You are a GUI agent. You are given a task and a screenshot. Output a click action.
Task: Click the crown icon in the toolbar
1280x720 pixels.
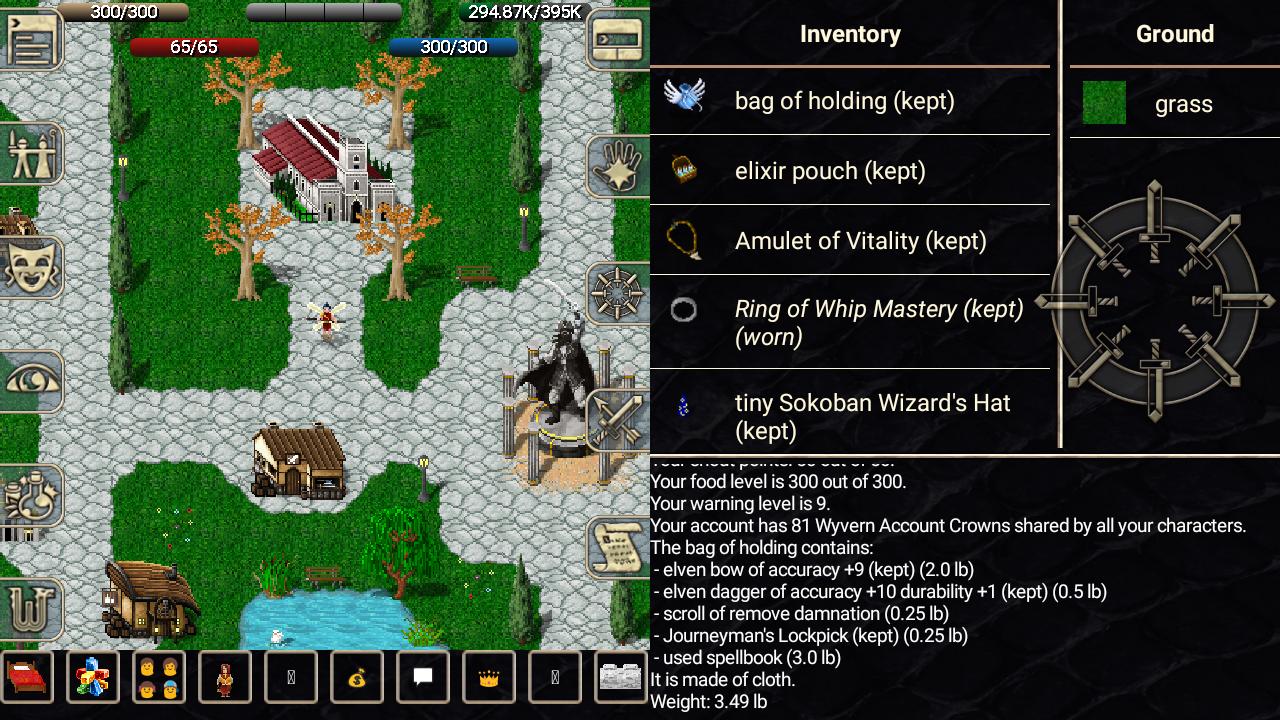[x=489, y=677]
